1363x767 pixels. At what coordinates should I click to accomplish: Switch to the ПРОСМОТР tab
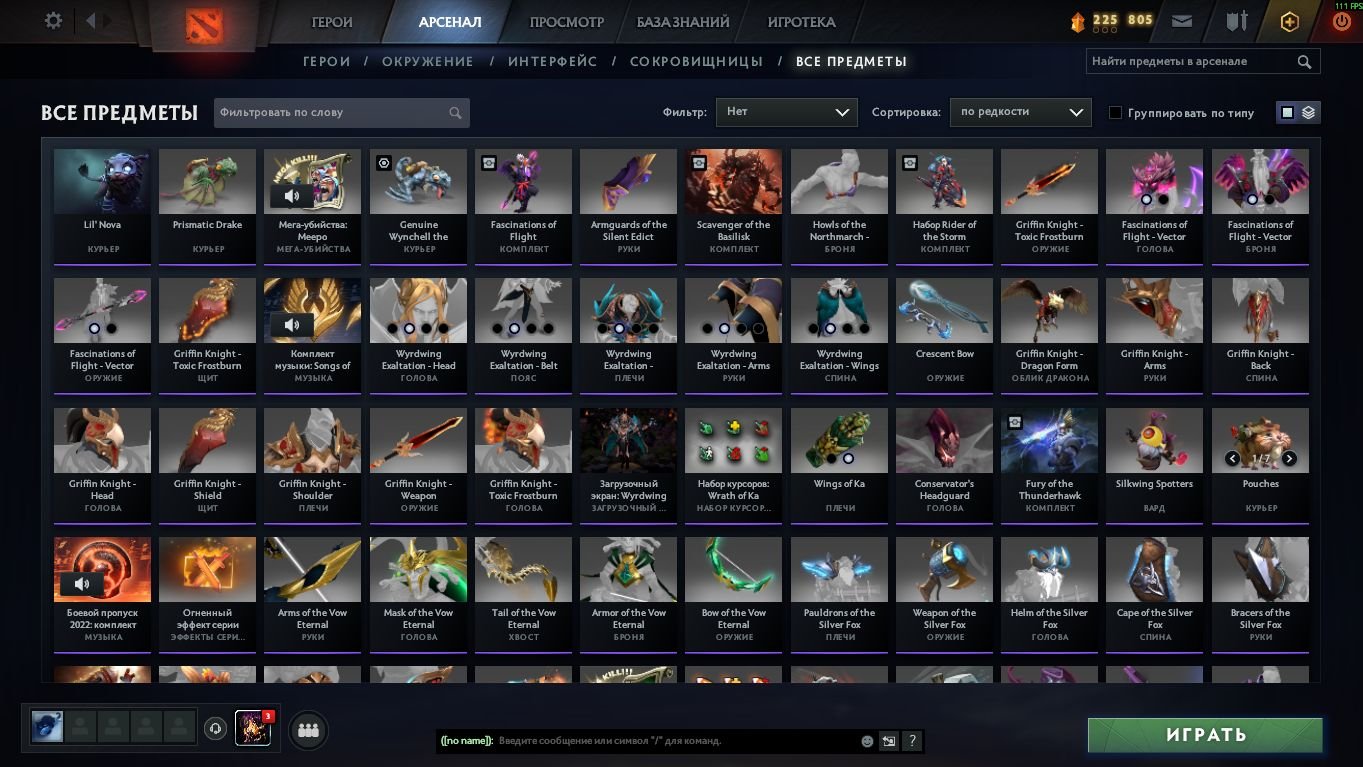[x=565, y=20]
